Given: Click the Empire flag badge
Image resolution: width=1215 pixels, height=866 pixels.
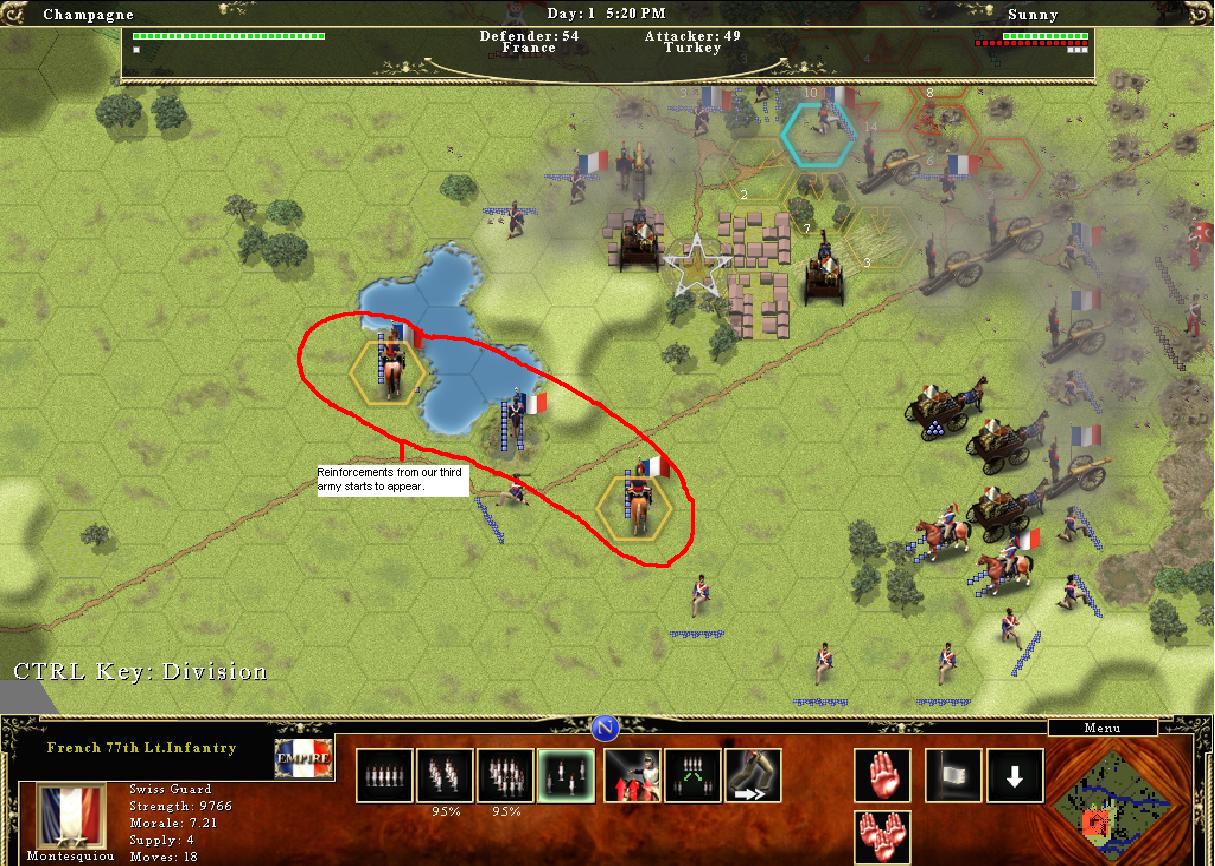Looking at the screenshot, I should pyautogui.click(x=303, y=759).
